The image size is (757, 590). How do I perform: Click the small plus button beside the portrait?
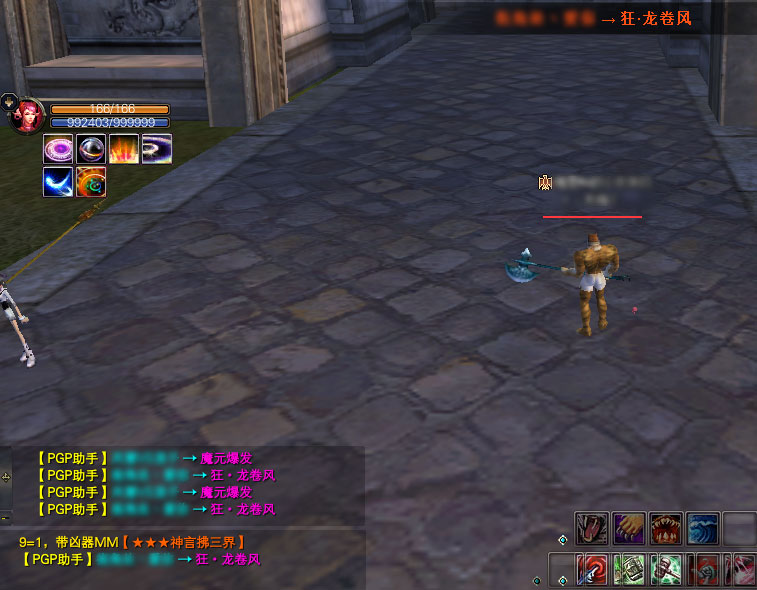[x=8, y=100]
